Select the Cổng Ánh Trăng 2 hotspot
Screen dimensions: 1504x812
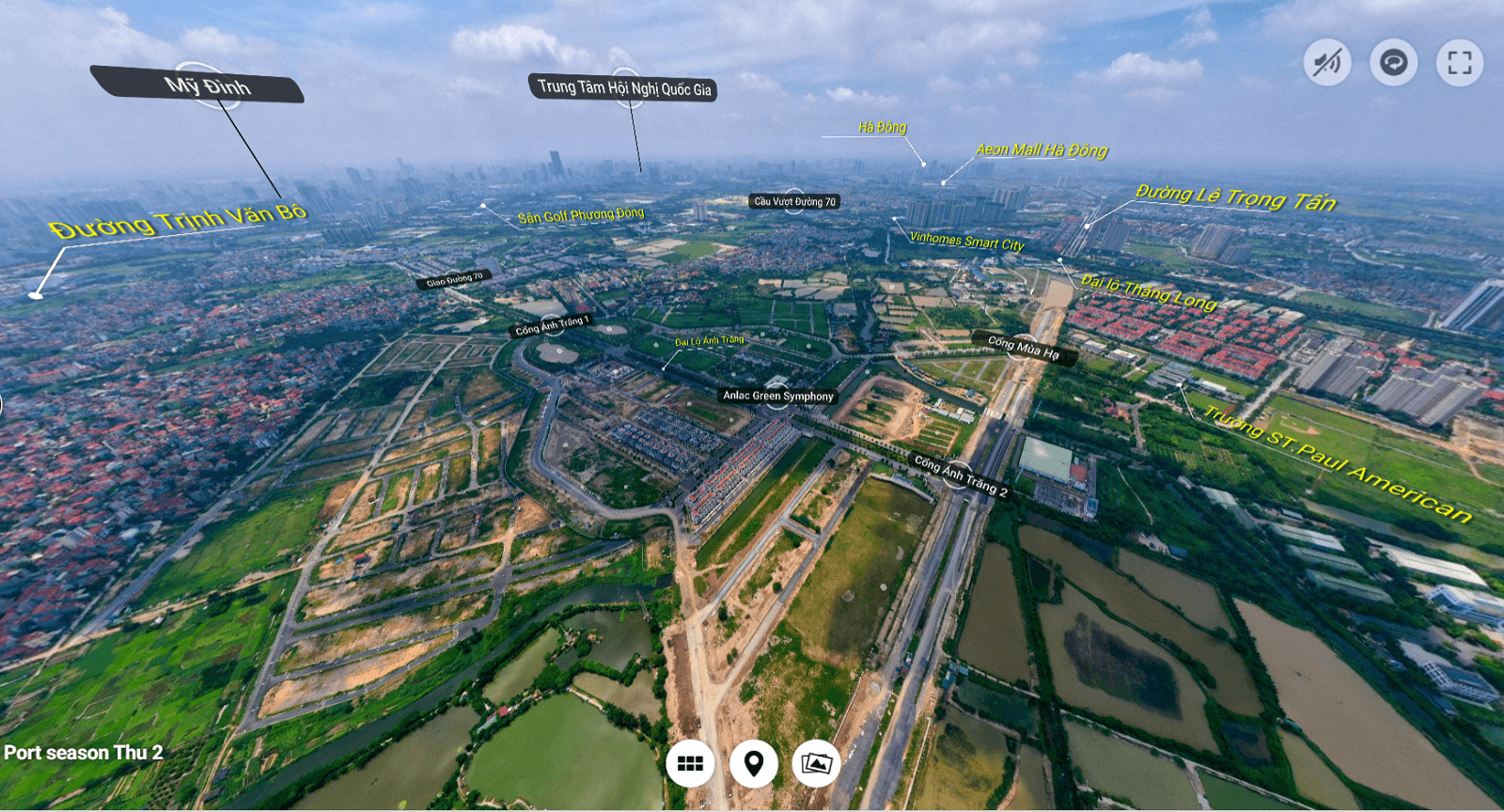961,476
